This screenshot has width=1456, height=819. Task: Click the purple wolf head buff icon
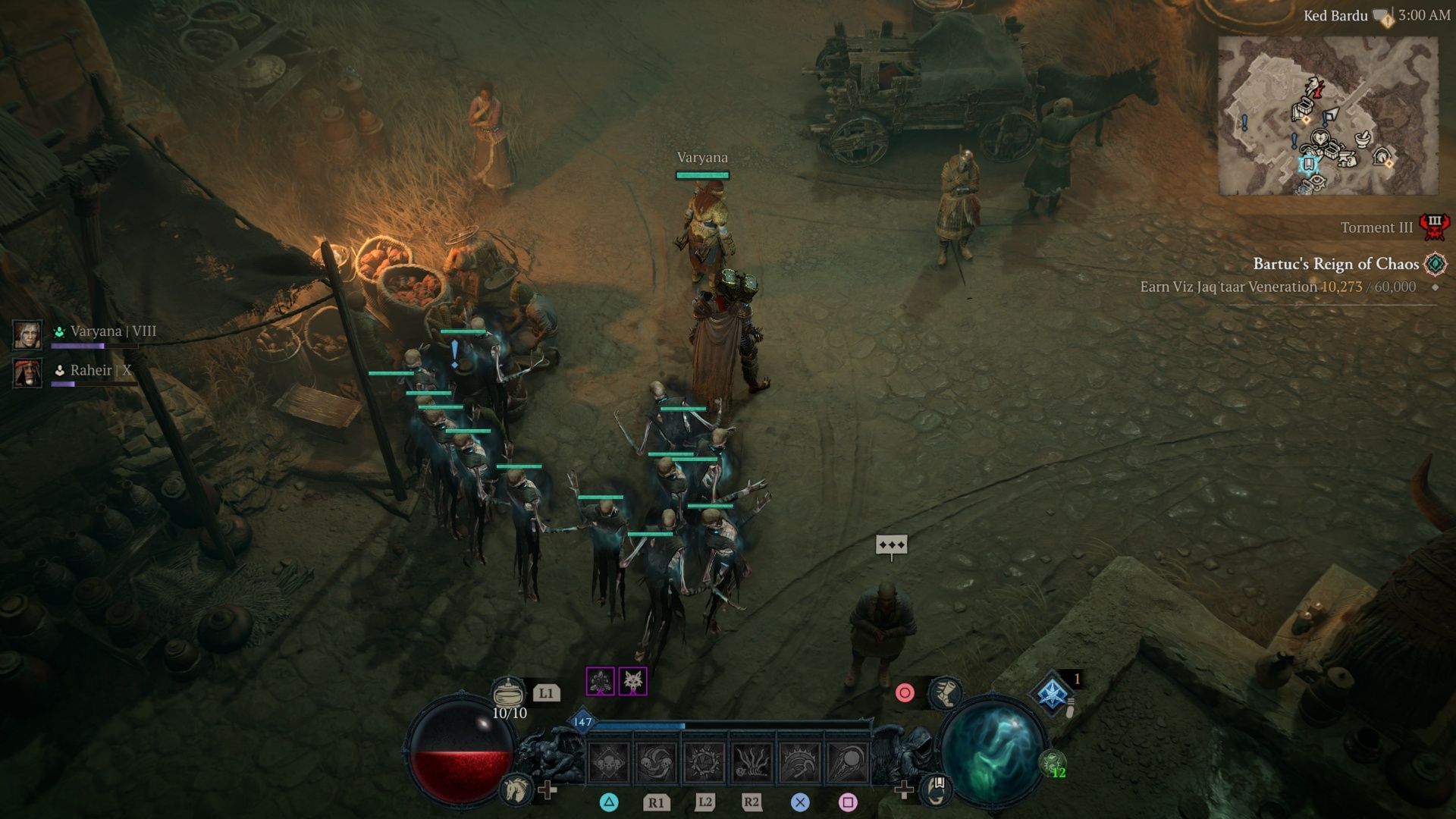click(x=633, y=682)
